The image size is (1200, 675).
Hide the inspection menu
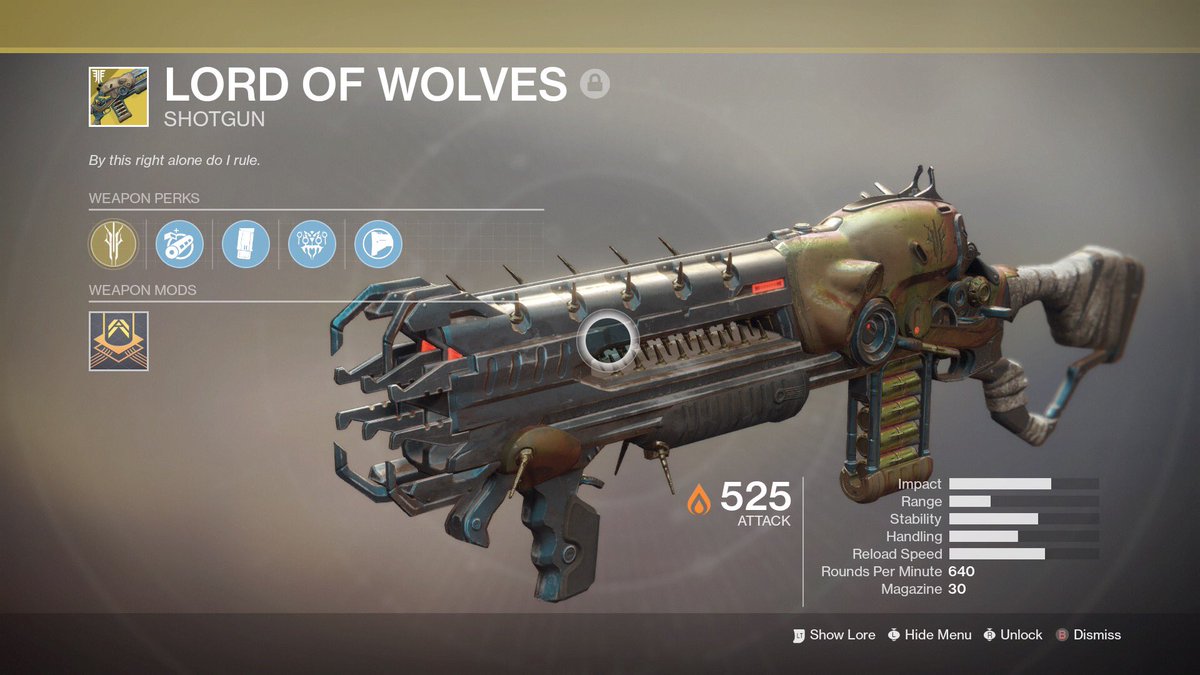pyautogui.click(x=929, y=635)
